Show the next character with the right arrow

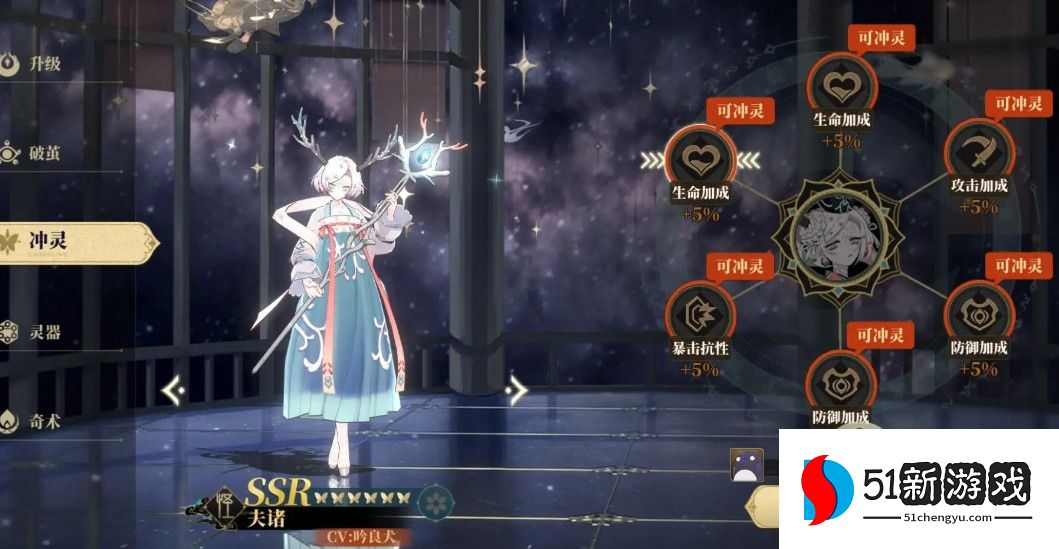(516, 388)
